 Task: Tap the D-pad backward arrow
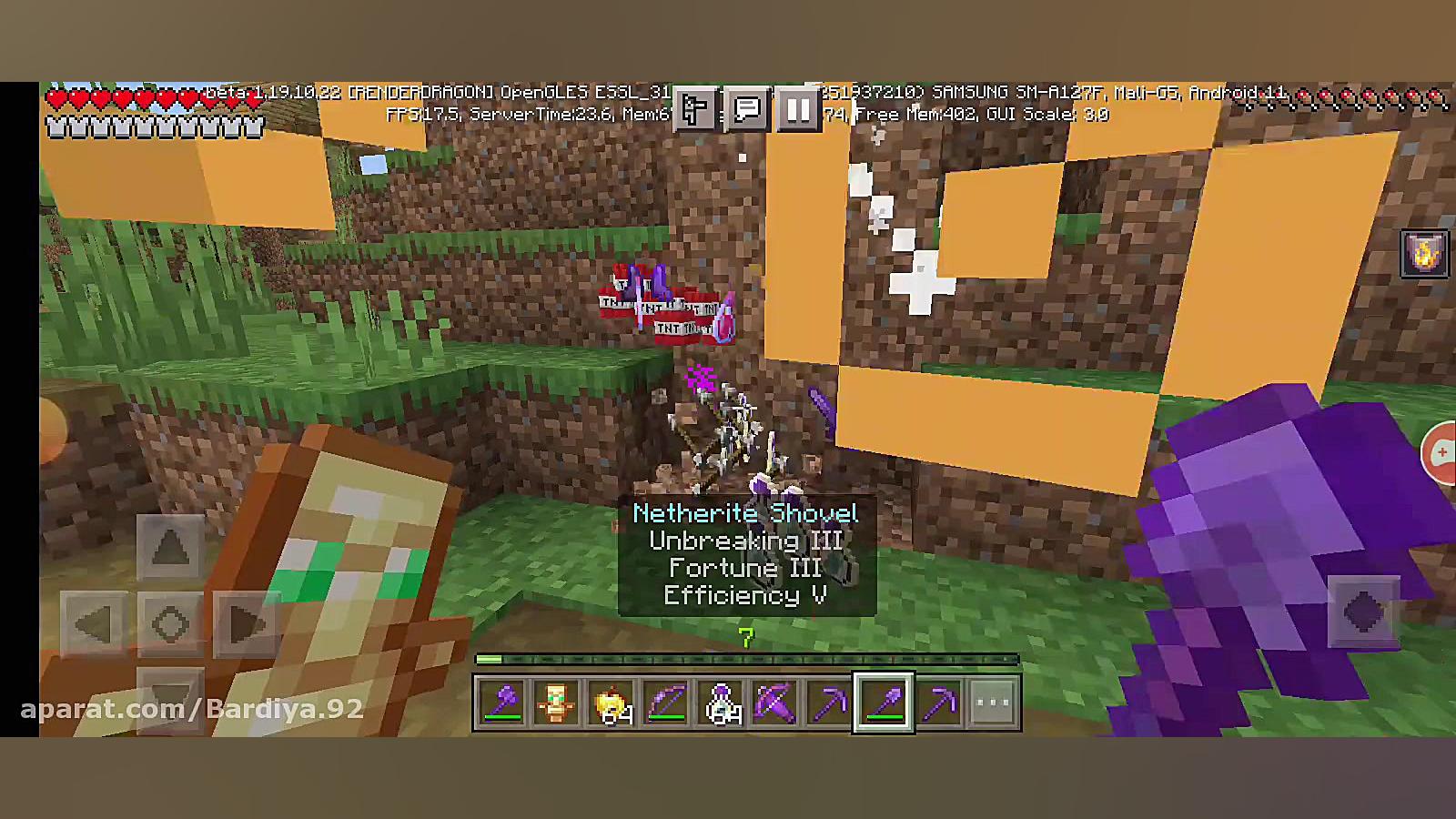coord(170,696)
